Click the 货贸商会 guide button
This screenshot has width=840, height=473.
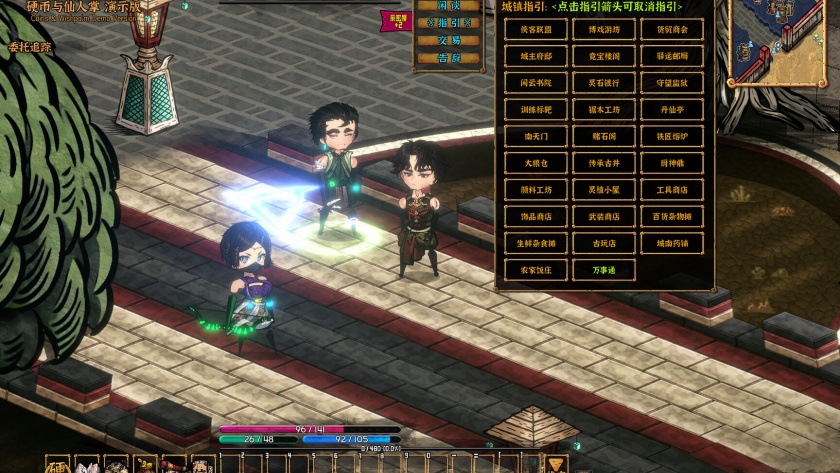coord(672,30)
